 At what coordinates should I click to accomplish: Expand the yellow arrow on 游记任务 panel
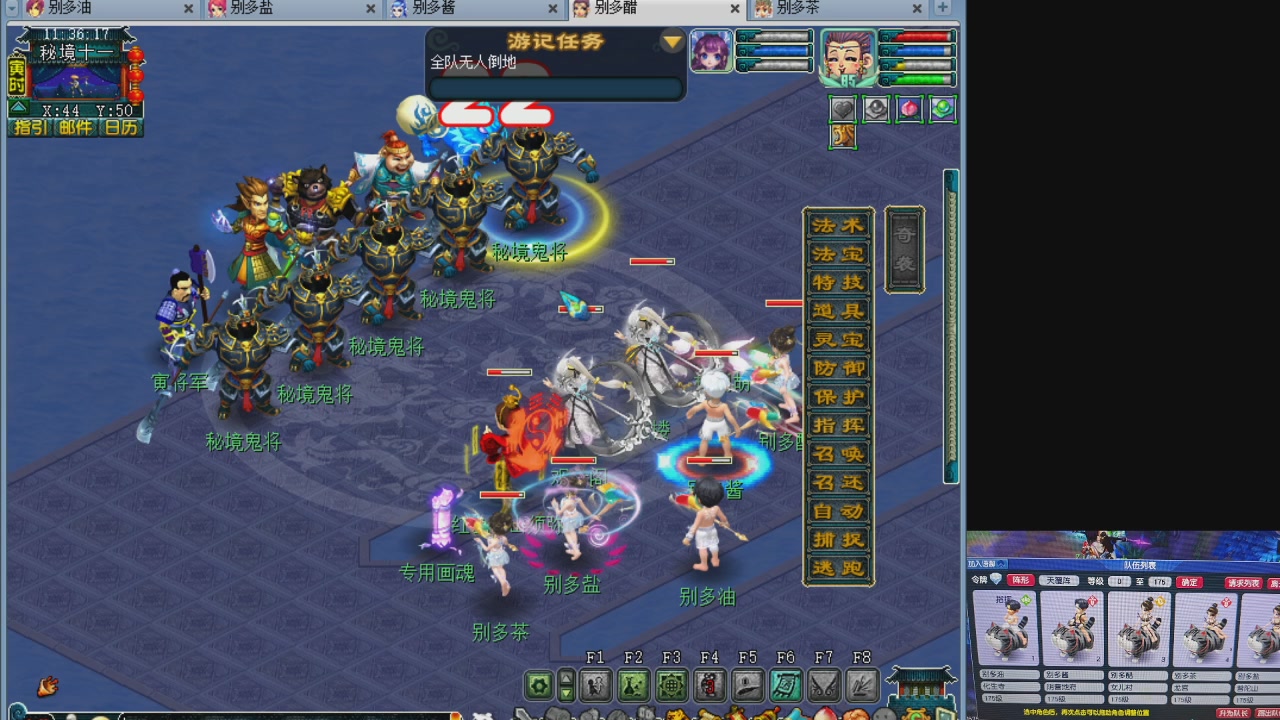click(670, 42)
